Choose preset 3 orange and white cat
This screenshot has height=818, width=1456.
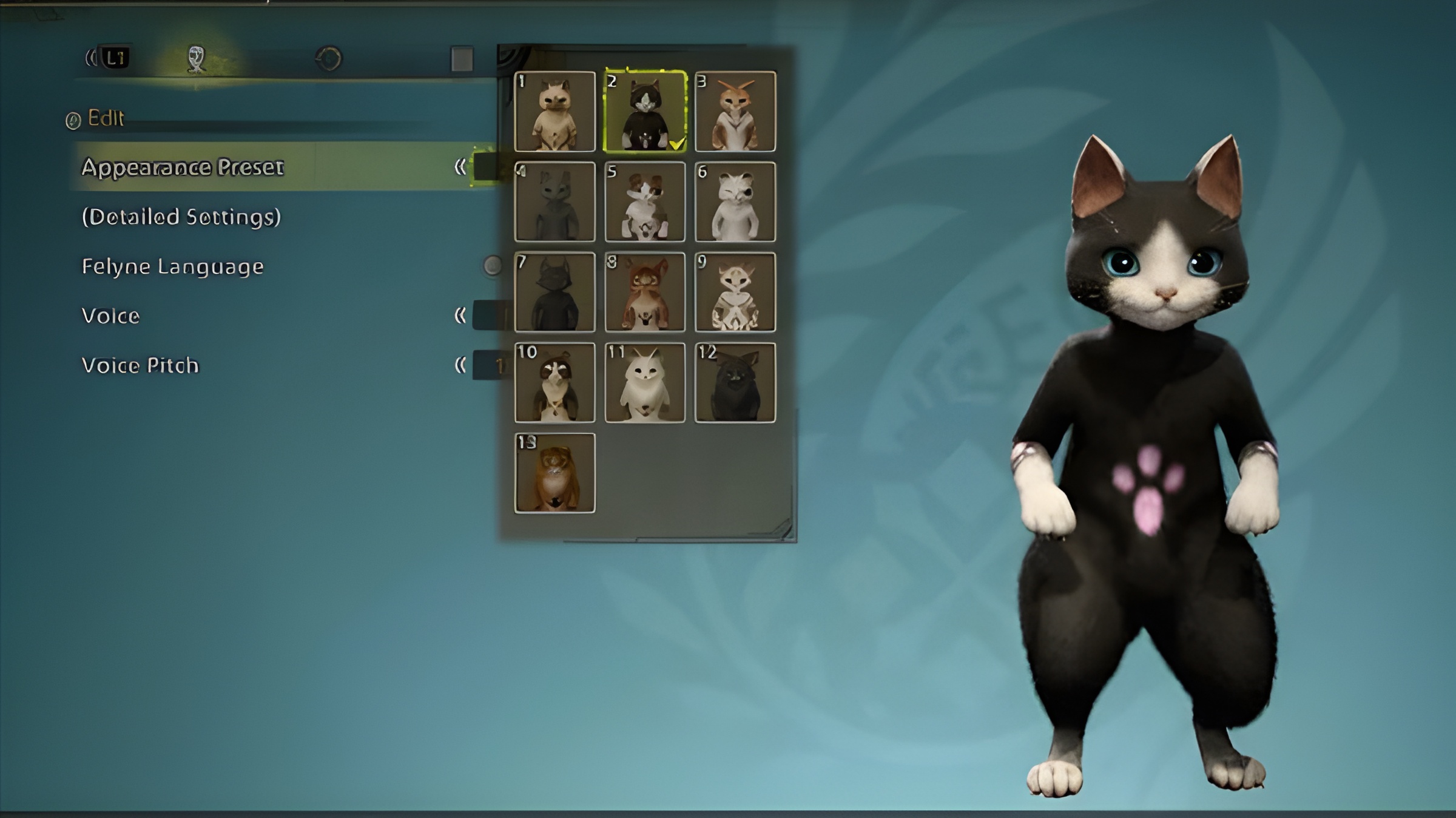tap(735, 112)
